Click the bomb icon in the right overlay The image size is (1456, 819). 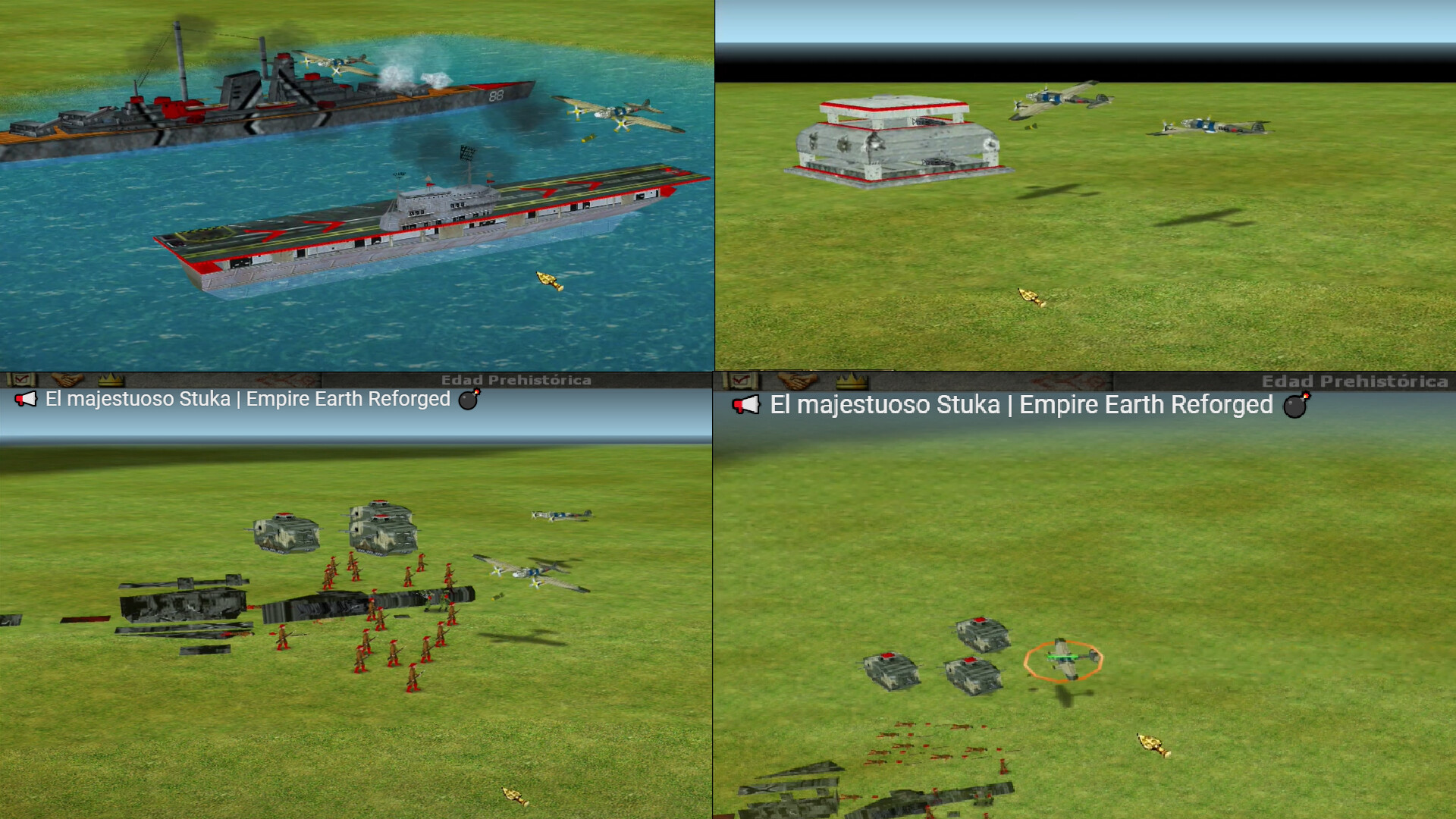click(x=1294, y=406)
